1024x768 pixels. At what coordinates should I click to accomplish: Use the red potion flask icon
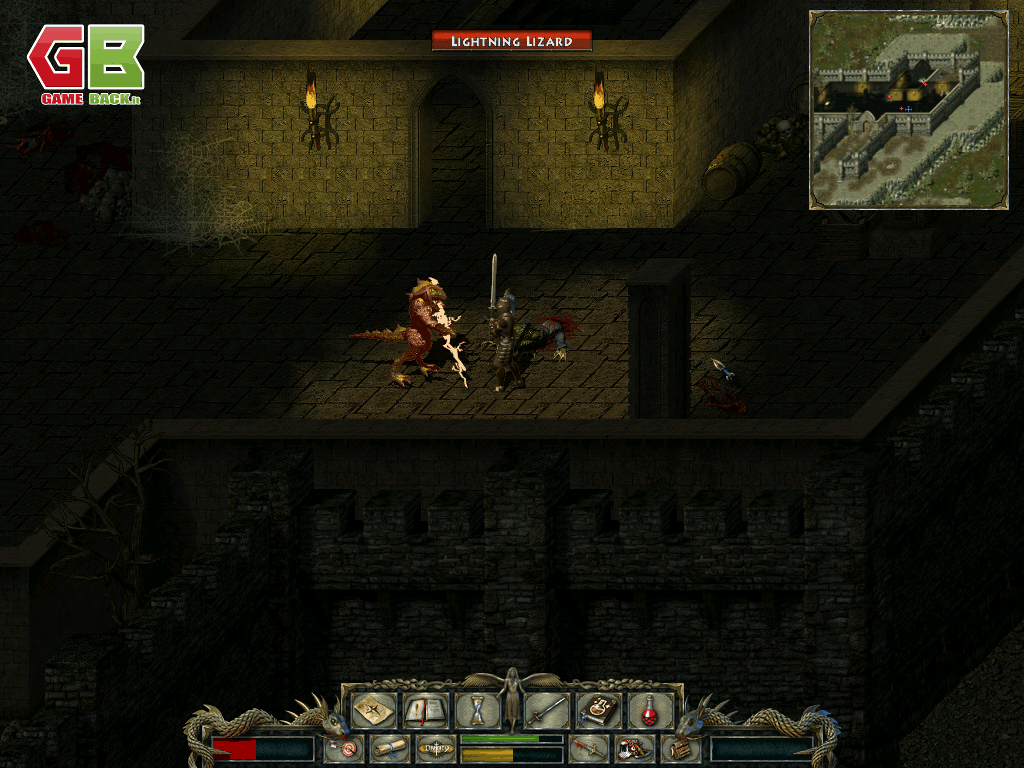650,711
